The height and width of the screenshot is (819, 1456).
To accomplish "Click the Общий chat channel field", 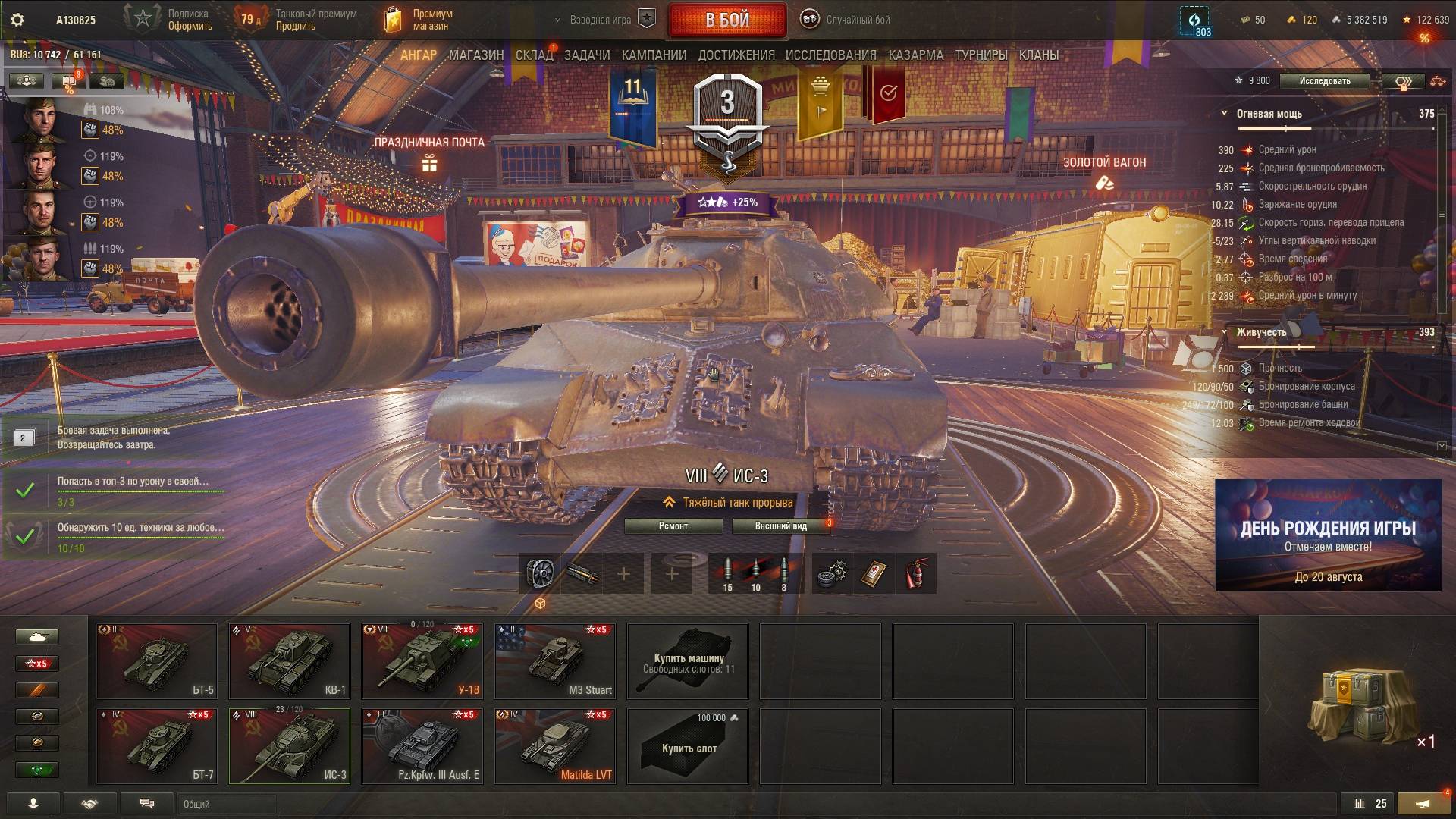I will pos(227,804).
